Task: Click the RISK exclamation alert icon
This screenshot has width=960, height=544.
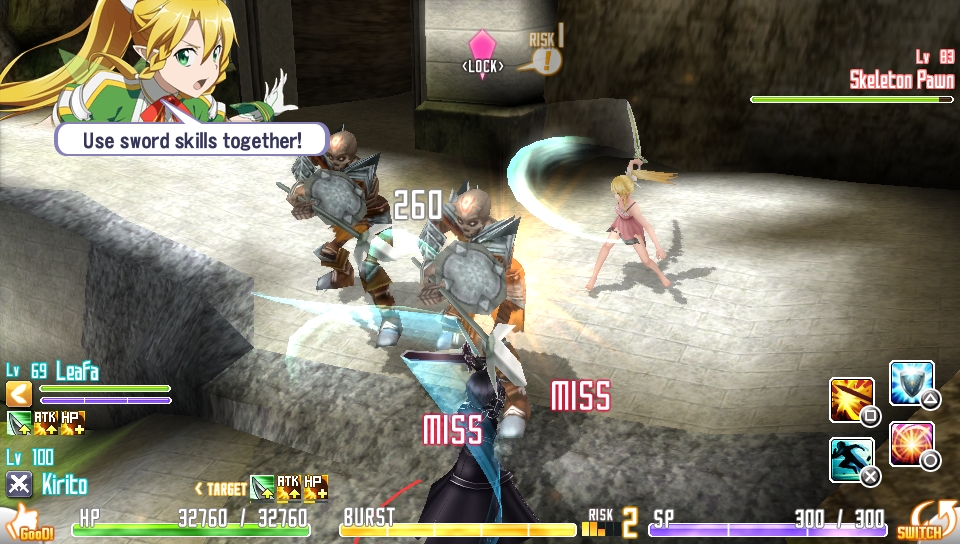Action: pyautogui.click(x=547, y=60)
